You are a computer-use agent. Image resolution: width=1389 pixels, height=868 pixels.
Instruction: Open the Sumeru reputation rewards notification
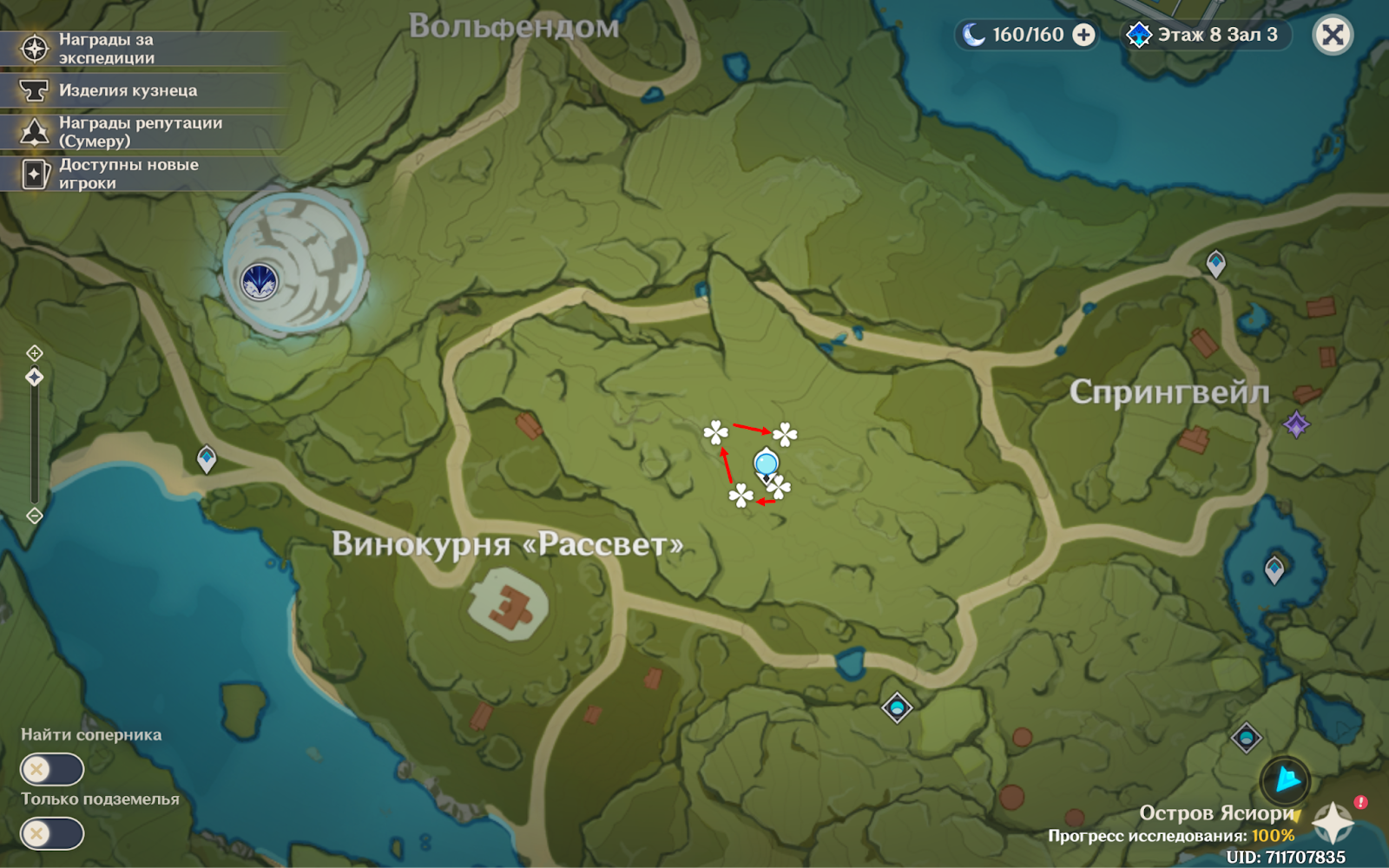point(139,132)
